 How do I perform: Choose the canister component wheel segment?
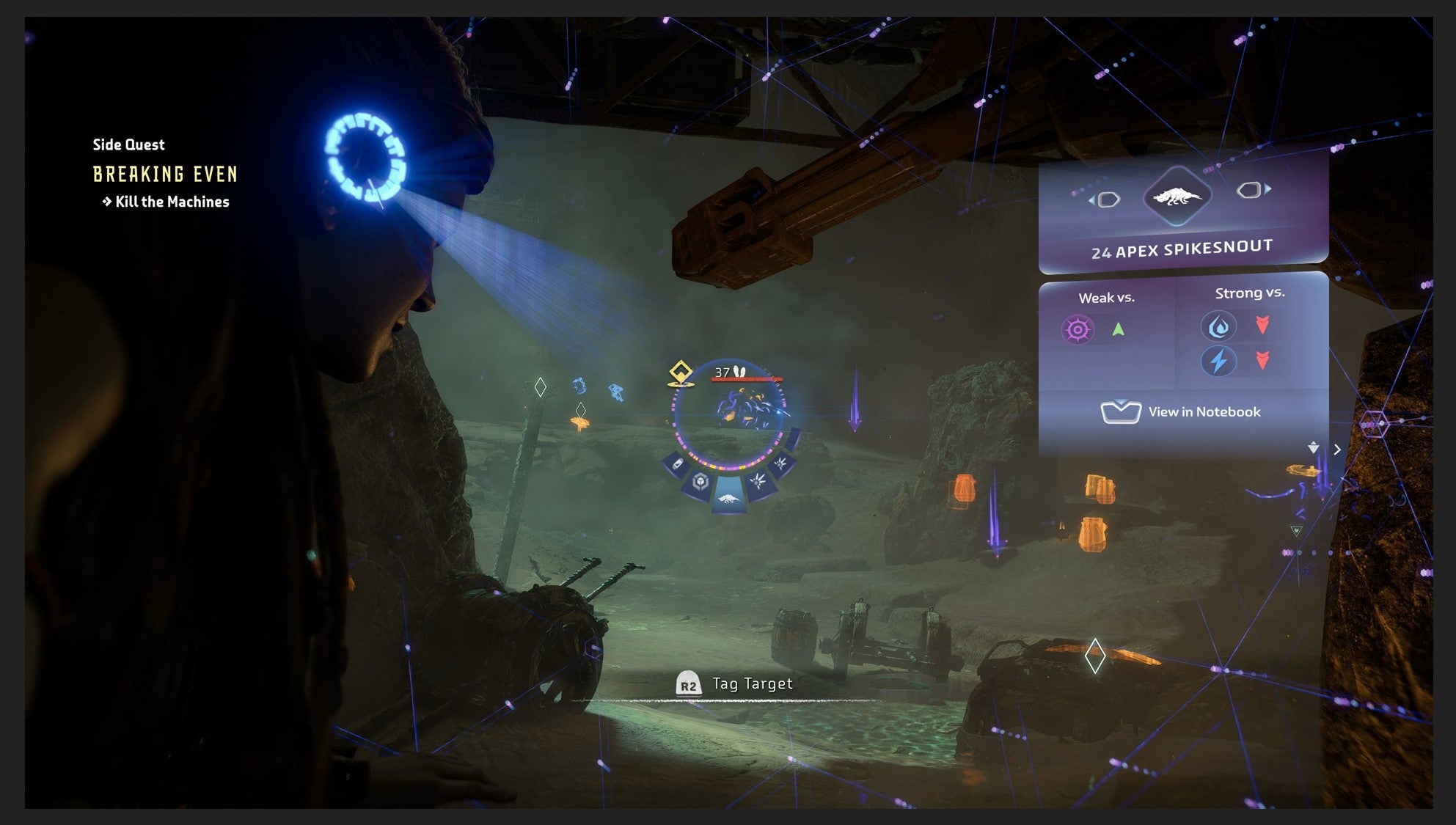[x=677, y=464]
